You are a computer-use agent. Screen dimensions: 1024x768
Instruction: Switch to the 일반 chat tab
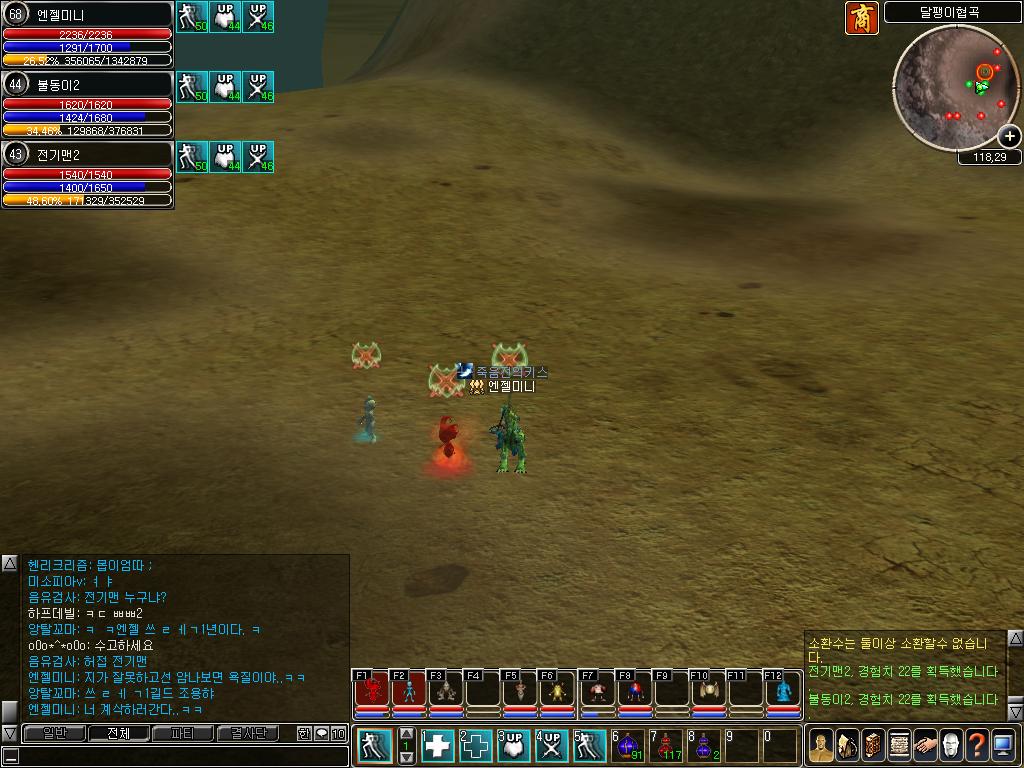(54, 733)
